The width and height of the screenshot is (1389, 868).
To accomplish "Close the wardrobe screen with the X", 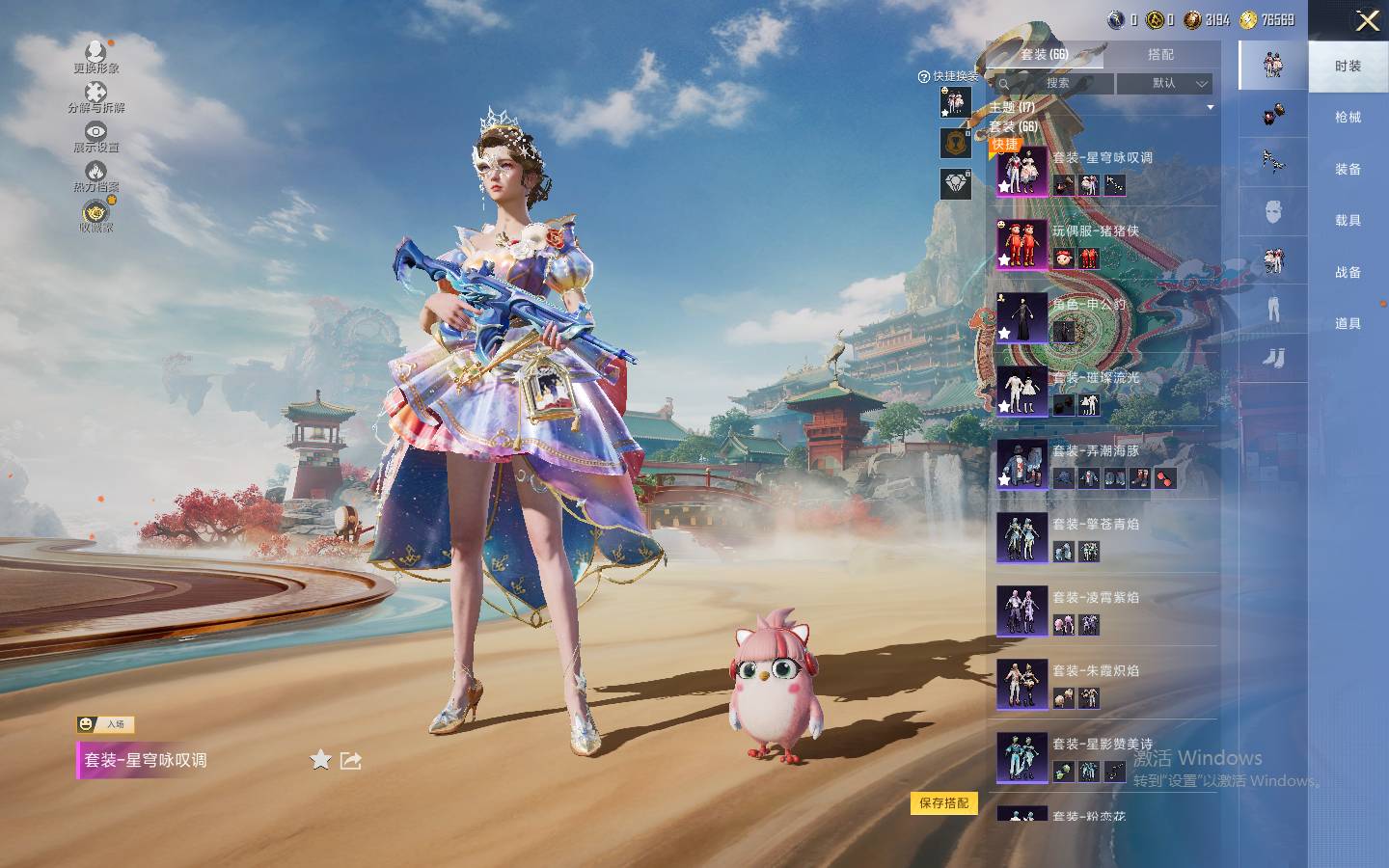I will [1367, 21].
